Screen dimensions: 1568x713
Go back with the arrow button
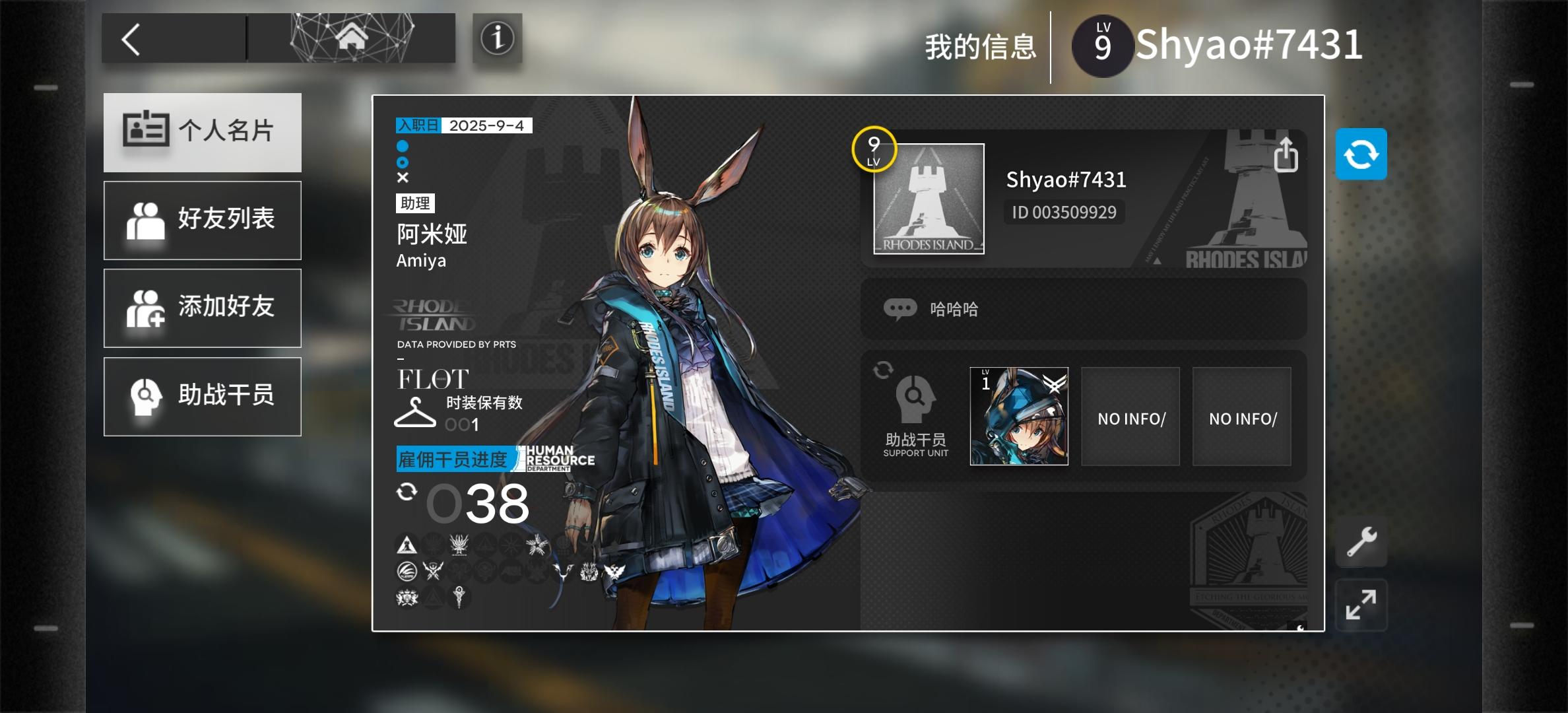(132, 40)
